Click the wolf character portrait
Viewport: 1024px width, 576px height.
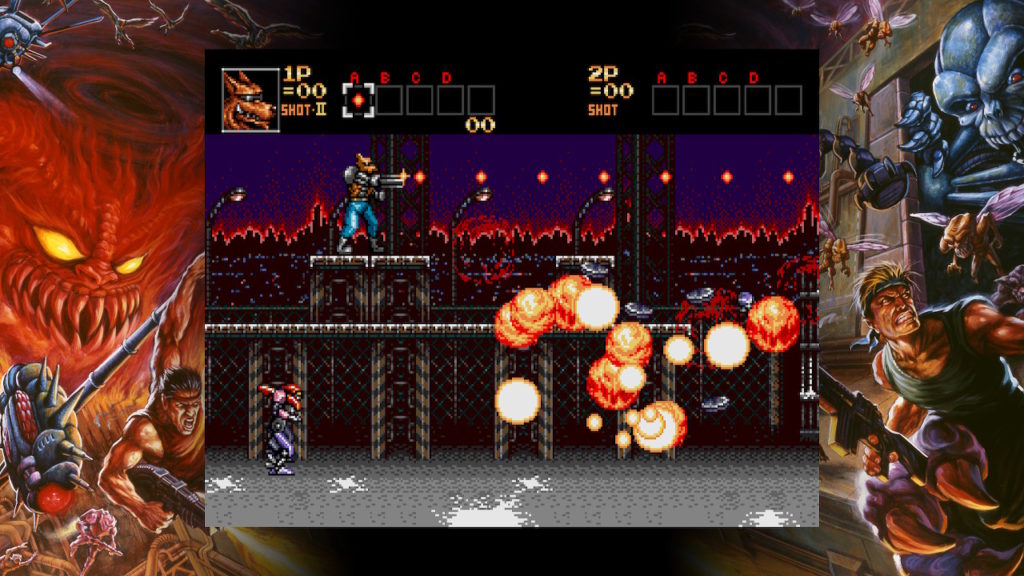click(249, 100)
